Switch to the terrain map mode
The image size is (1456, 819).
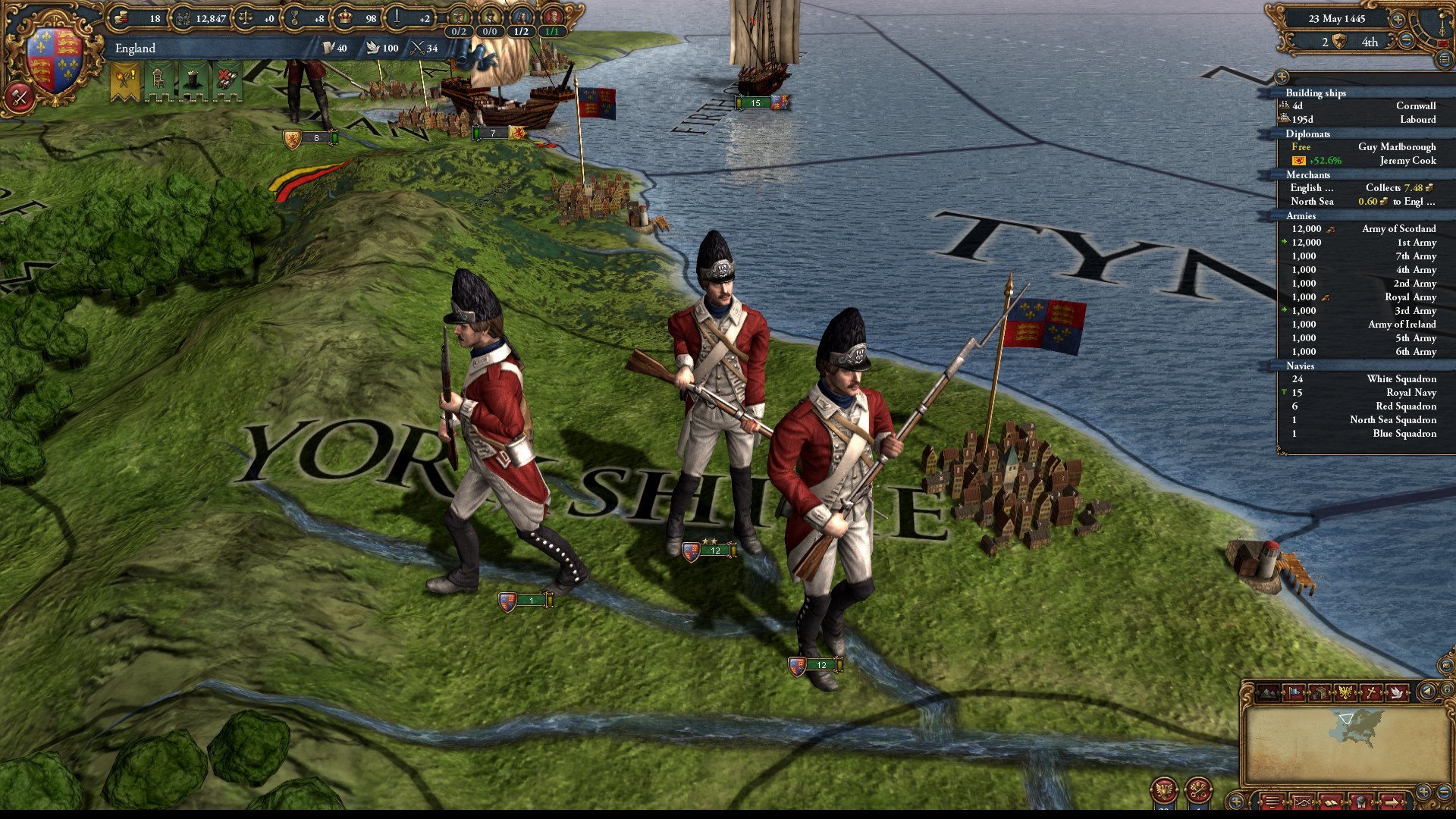coord(1269,692)
